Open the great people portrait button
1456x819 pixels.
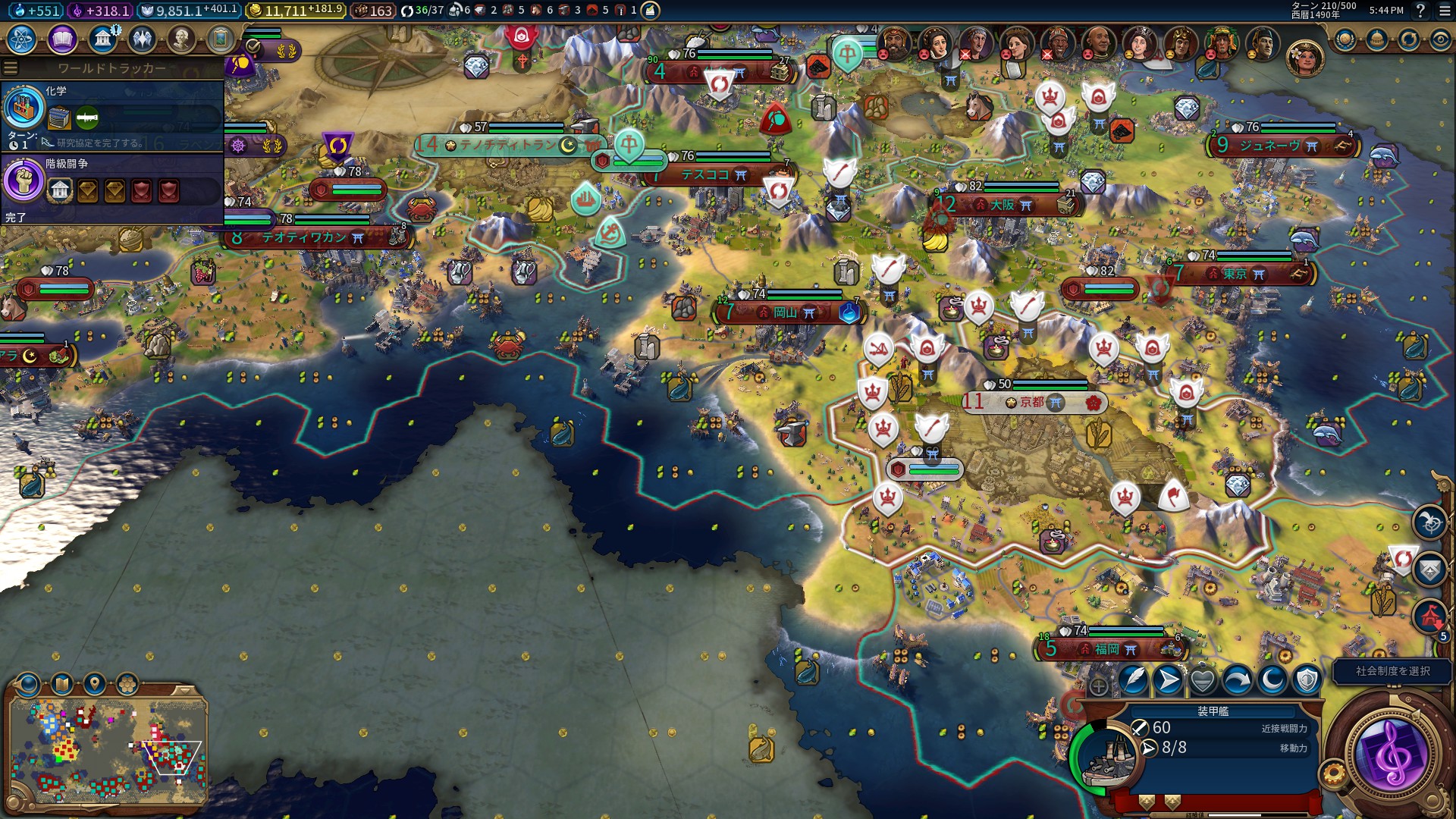[181, 39]
